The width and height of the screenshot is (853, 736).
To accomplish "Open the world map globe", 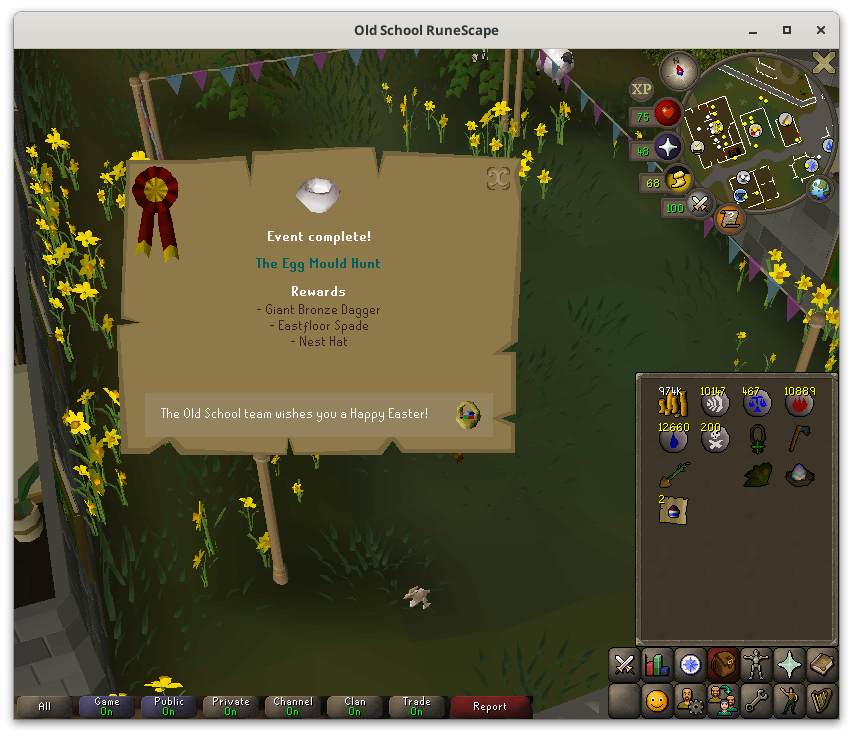I will (819, 188).
